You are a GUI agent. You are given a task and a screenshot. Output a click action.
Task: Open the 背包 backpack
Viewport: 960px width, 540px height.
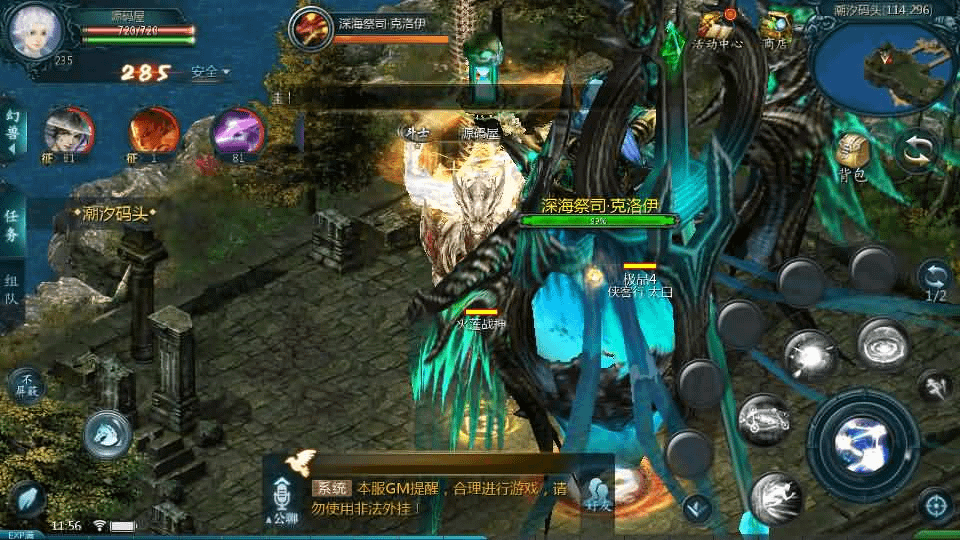(852, 155)
